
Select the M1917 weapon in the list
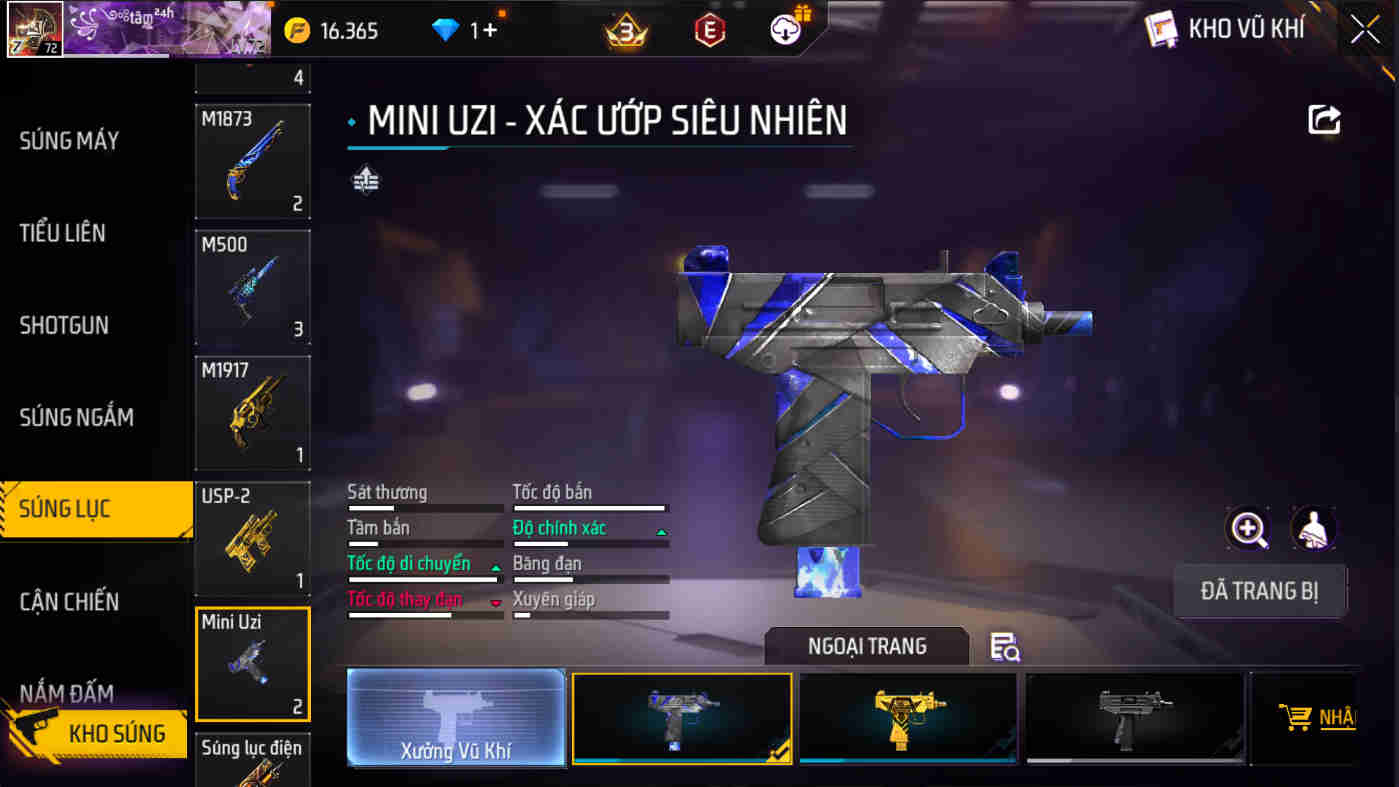[252, 413]
